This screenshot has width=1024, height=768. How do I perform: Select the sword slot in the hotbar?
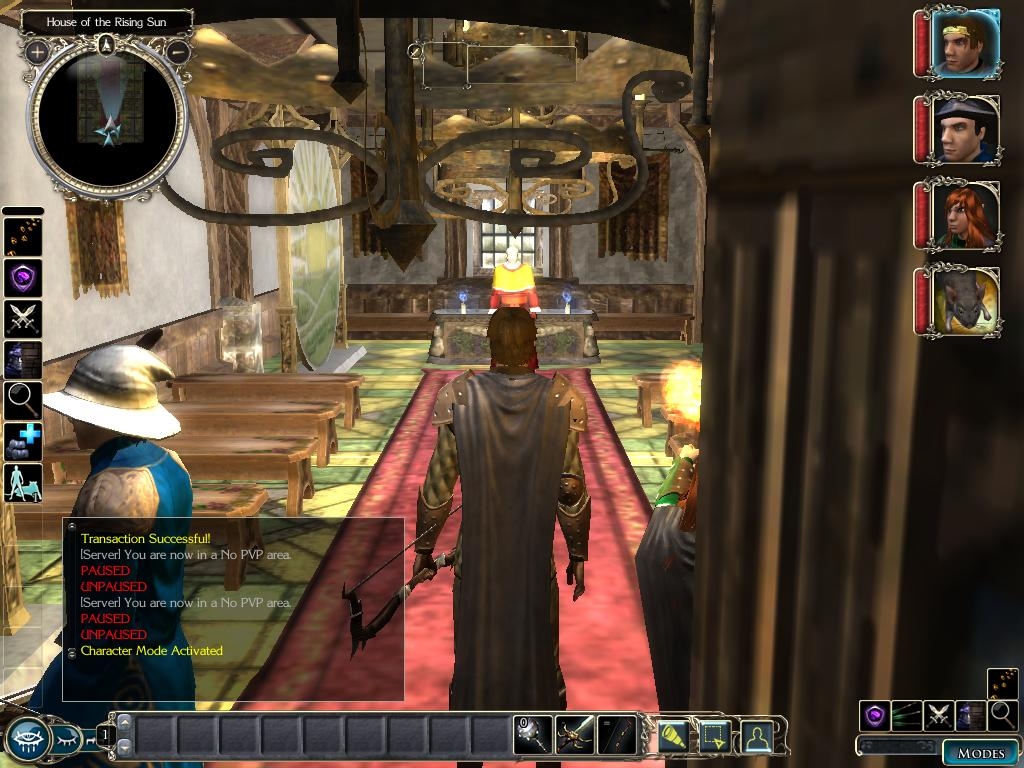point(575,735)
